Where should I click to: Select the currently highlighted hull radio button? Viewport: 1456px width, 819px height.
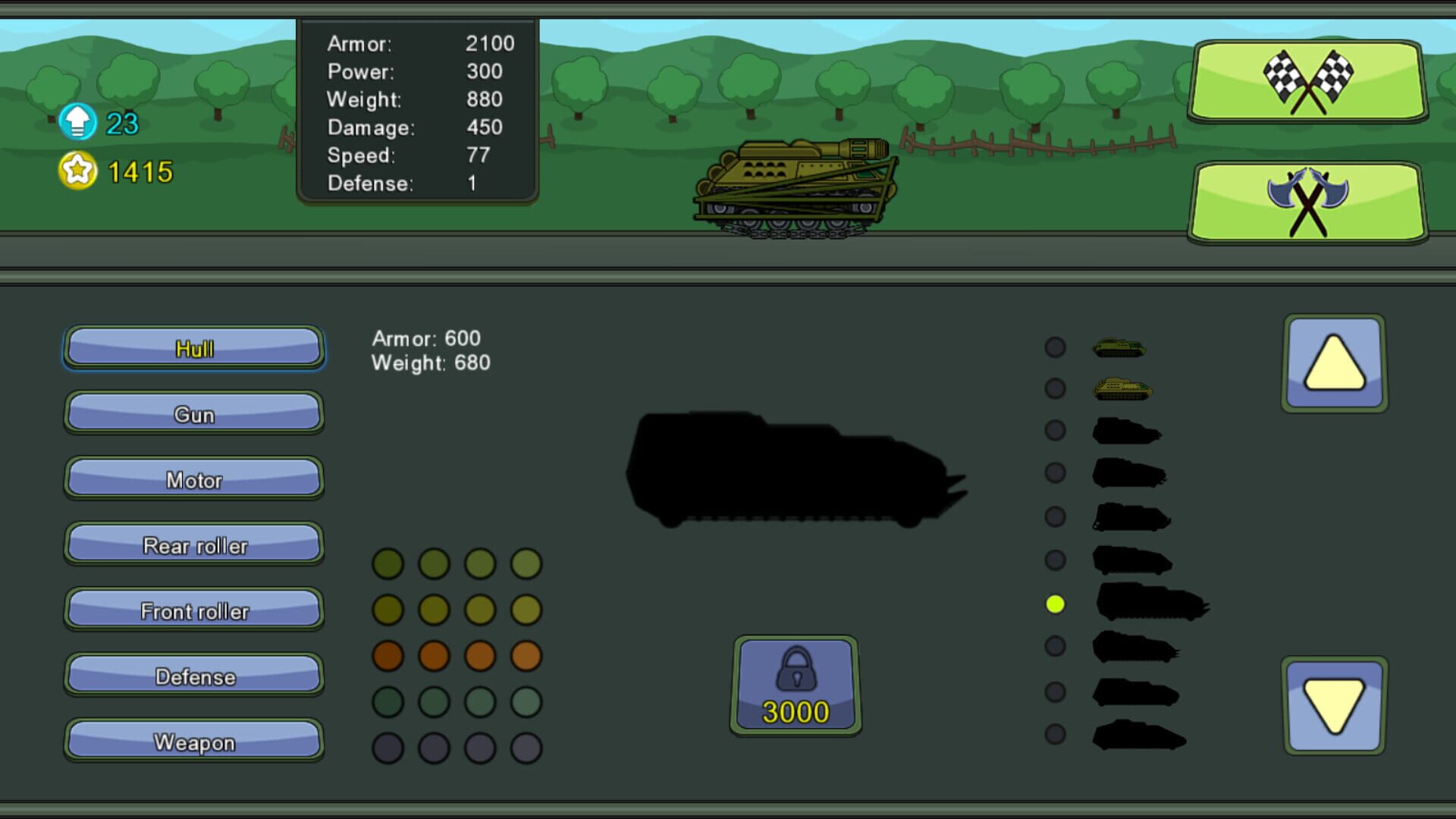point(1055,604)
